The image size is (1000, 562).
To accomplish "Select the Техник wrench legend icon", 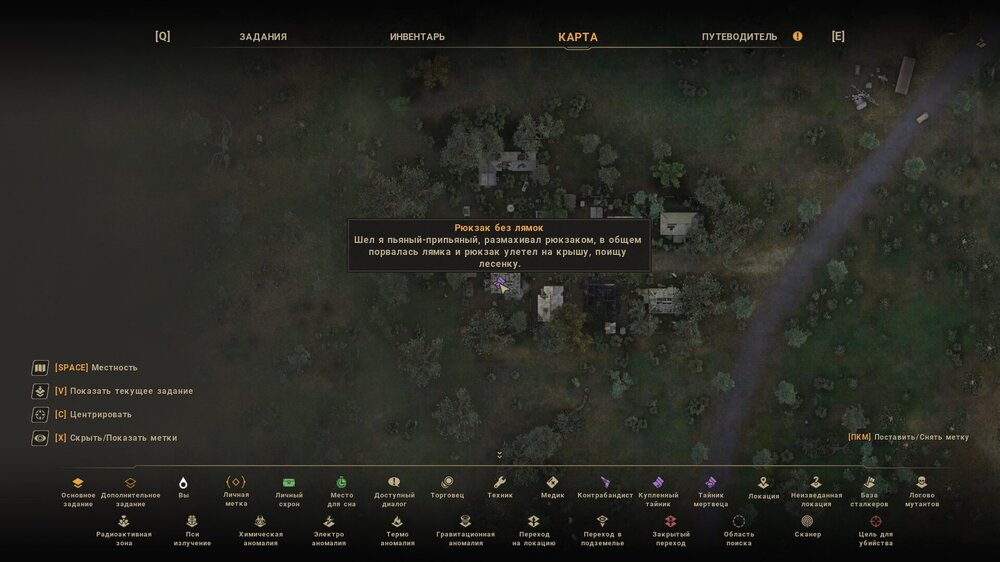I will [x=500, y=482].
